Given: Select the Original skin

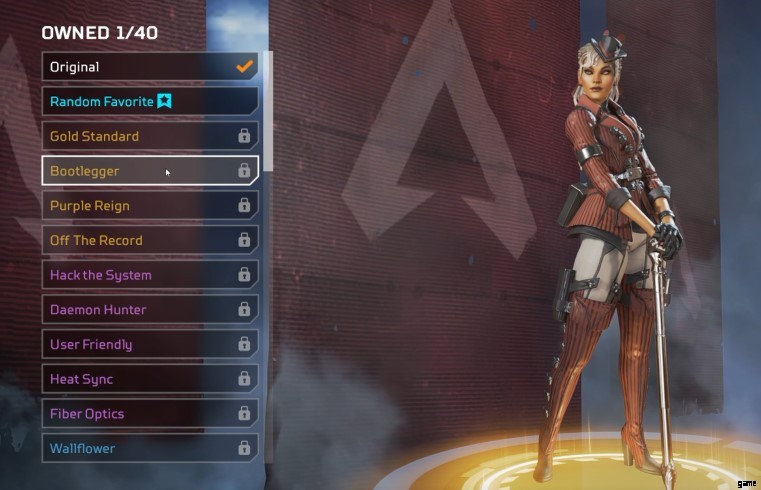Looking at the screenshot, I should tap(150, 67).
